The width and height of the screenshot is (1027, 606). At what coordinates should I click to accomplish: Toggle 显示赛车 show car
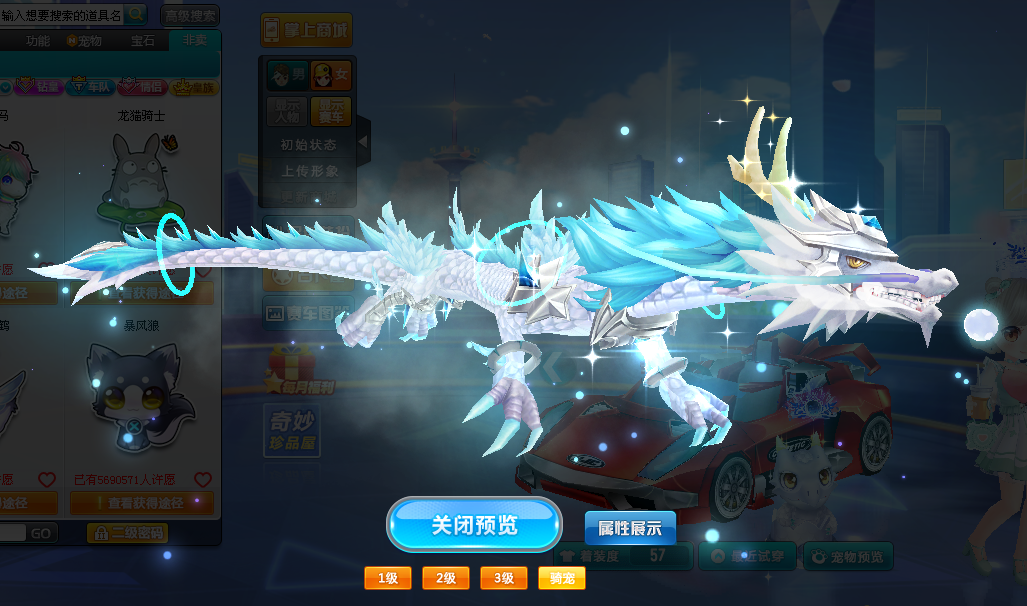tap(331, 110)
